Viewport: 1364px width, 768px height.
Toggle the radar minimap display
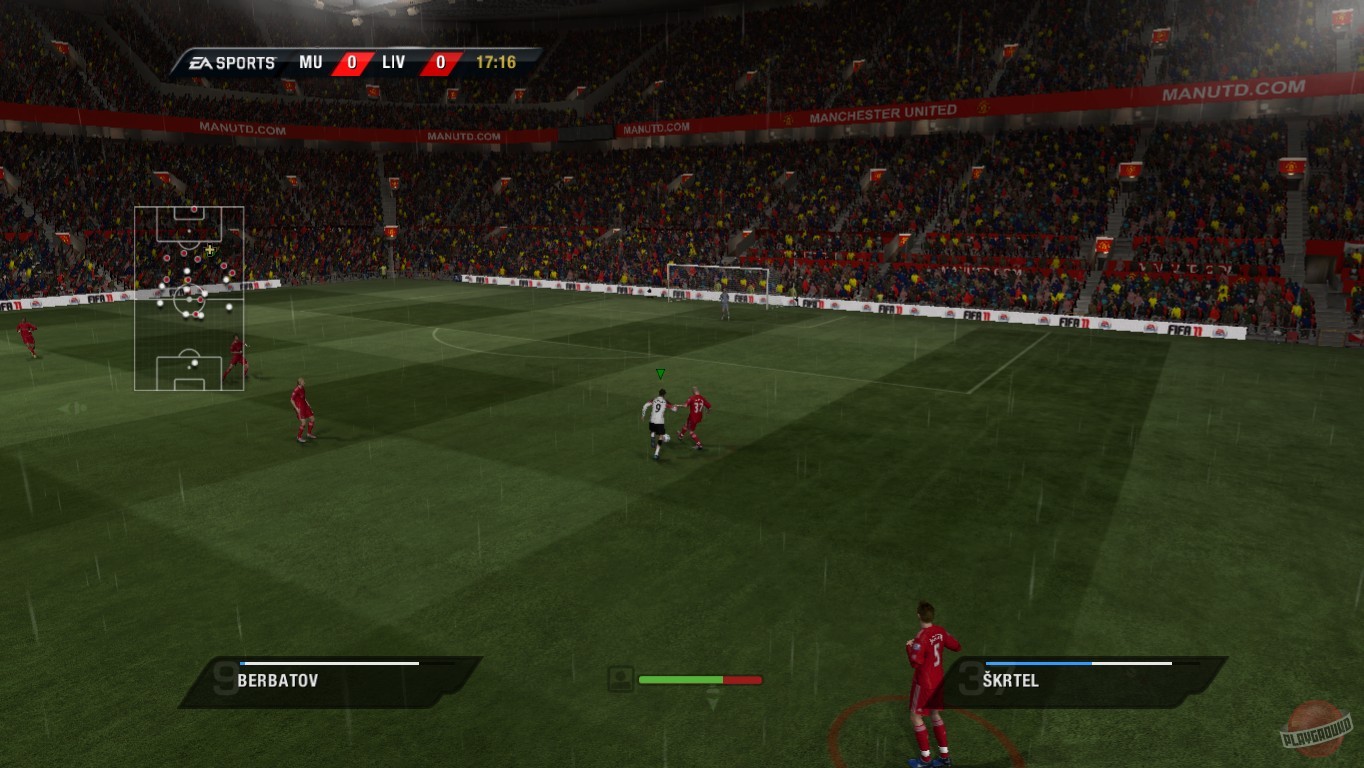coord(188,300)
